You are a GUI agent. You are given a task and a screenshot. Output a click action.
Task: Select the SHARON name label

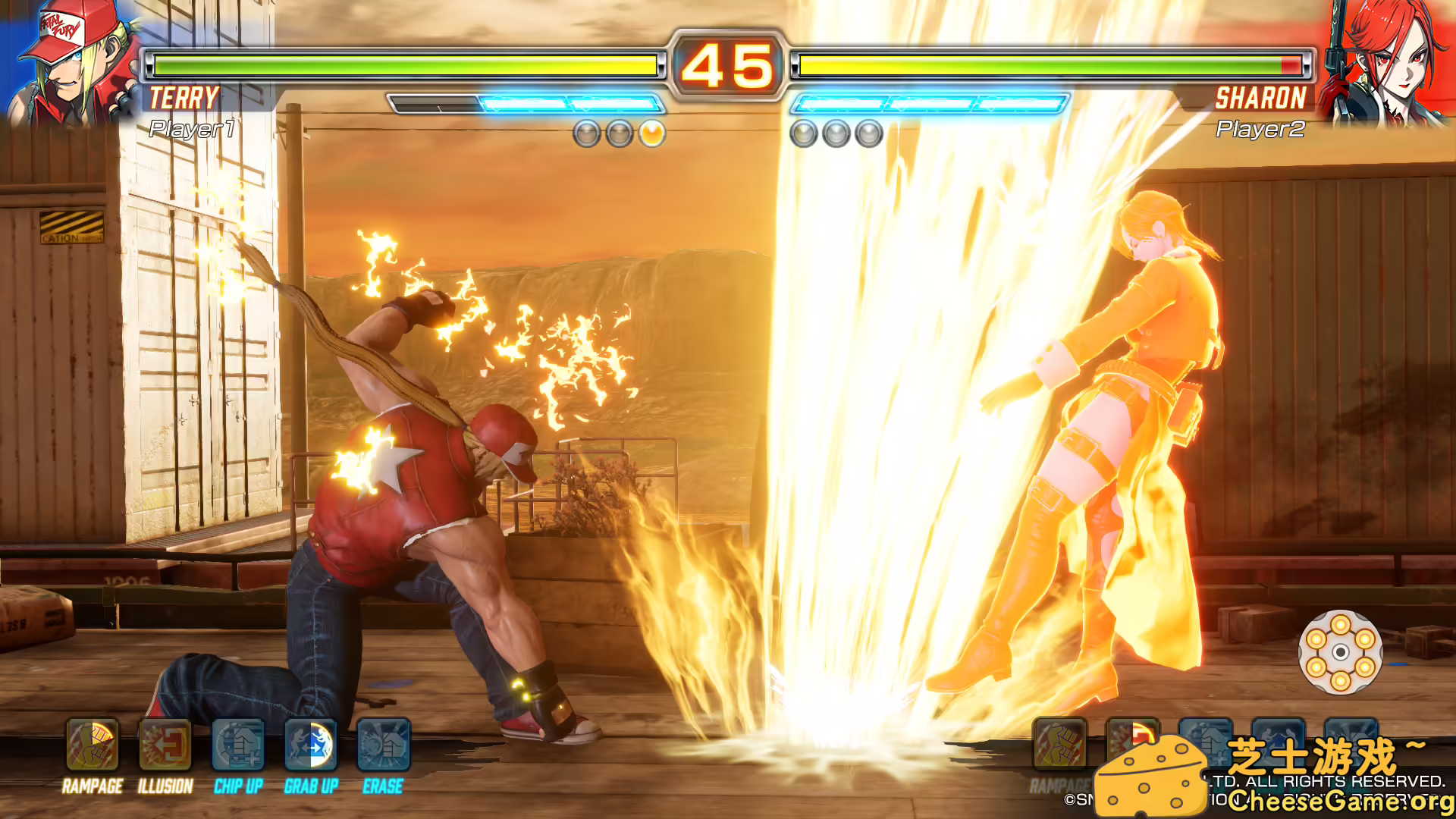click(x=1261, y=98)
